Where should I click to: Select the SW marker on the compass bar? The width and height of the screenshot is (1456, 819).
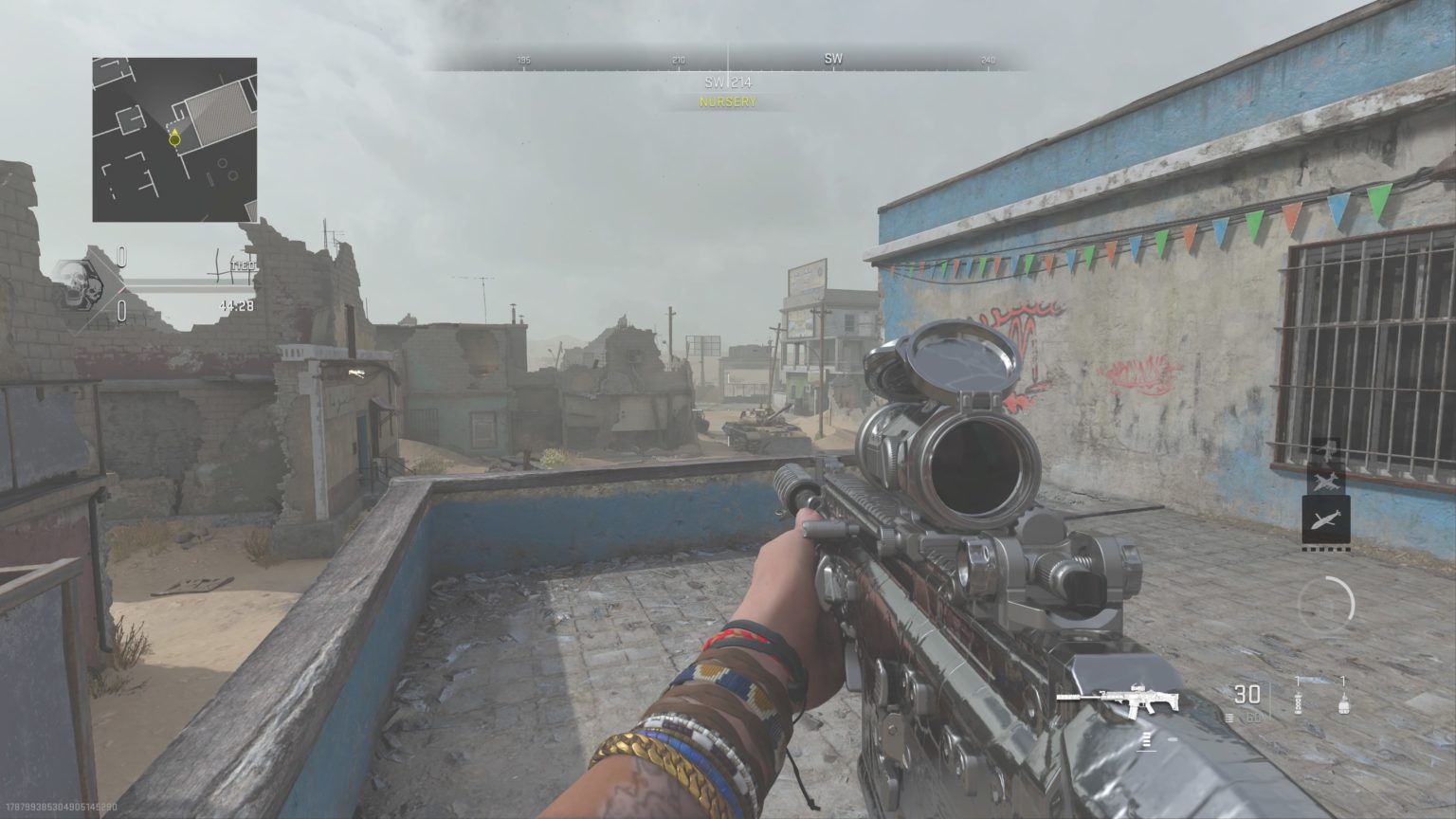click(x=833, y=58)
